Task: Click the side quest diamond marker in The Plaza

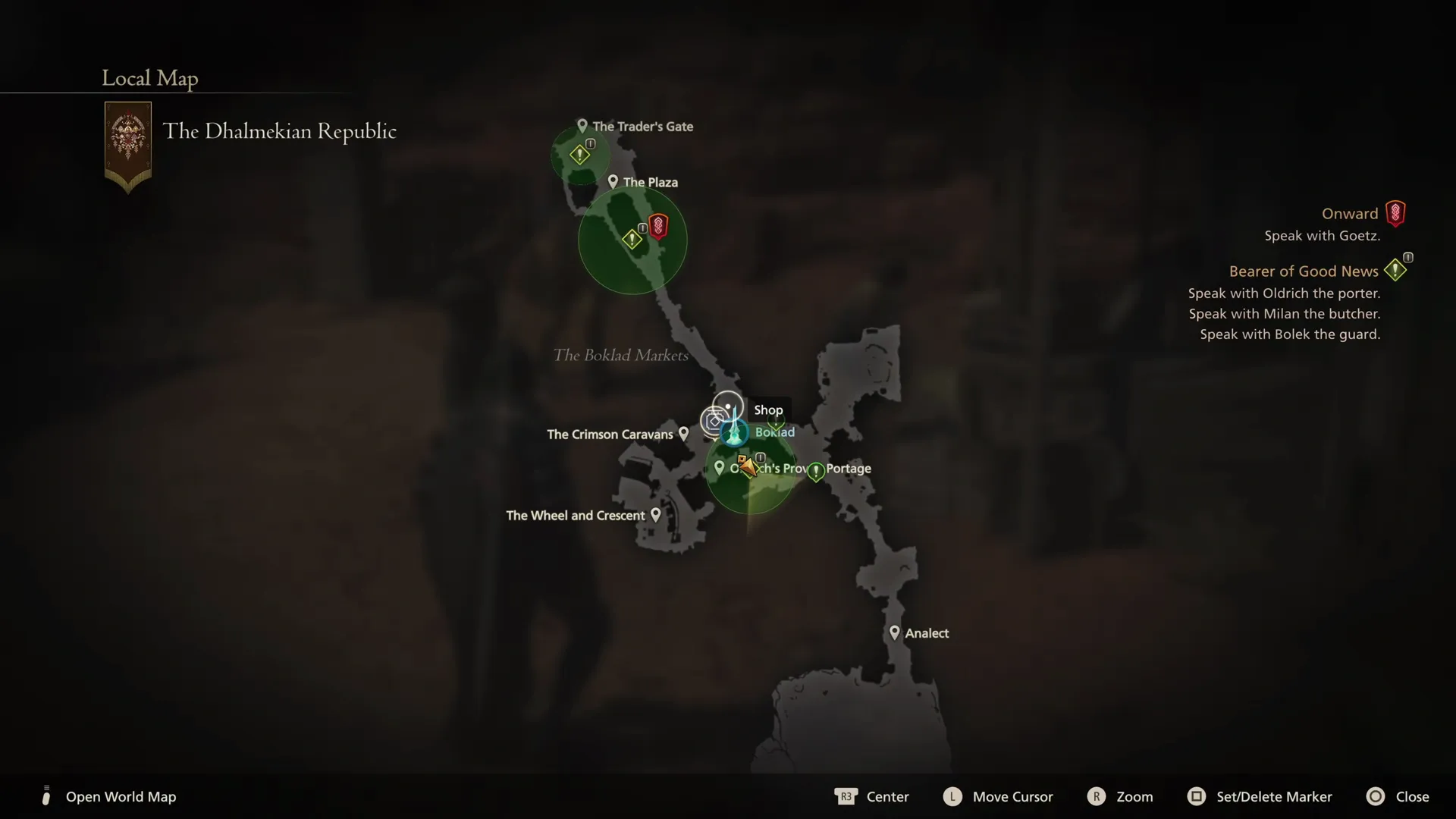Action: [632, 238]
